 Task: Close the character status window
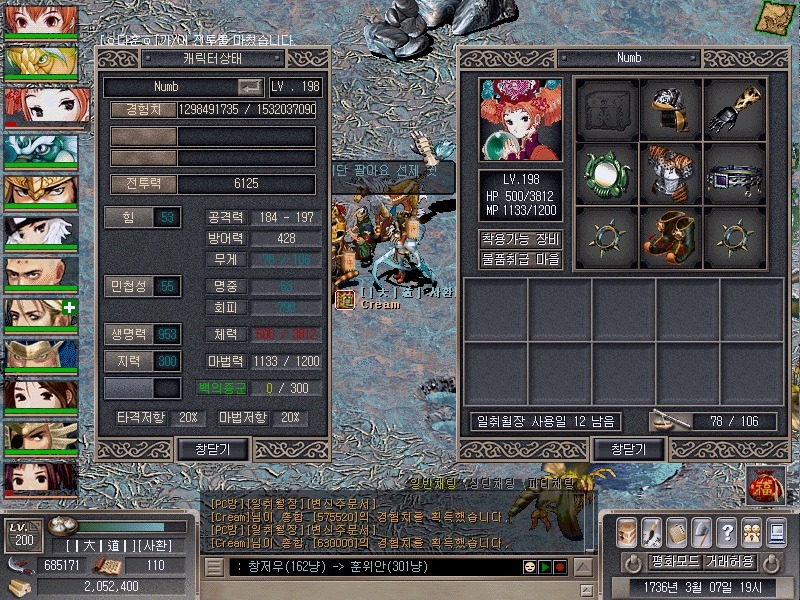point(212,449)
